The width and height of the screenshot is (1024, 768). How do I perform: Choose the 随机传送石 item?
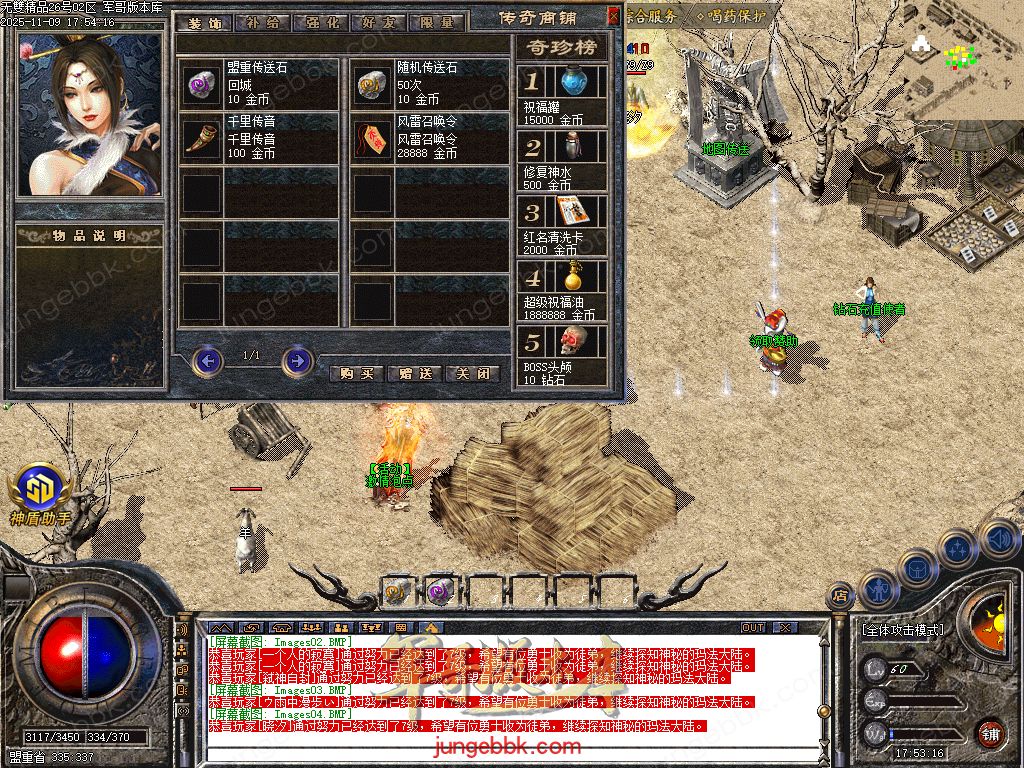pos(371,85)
